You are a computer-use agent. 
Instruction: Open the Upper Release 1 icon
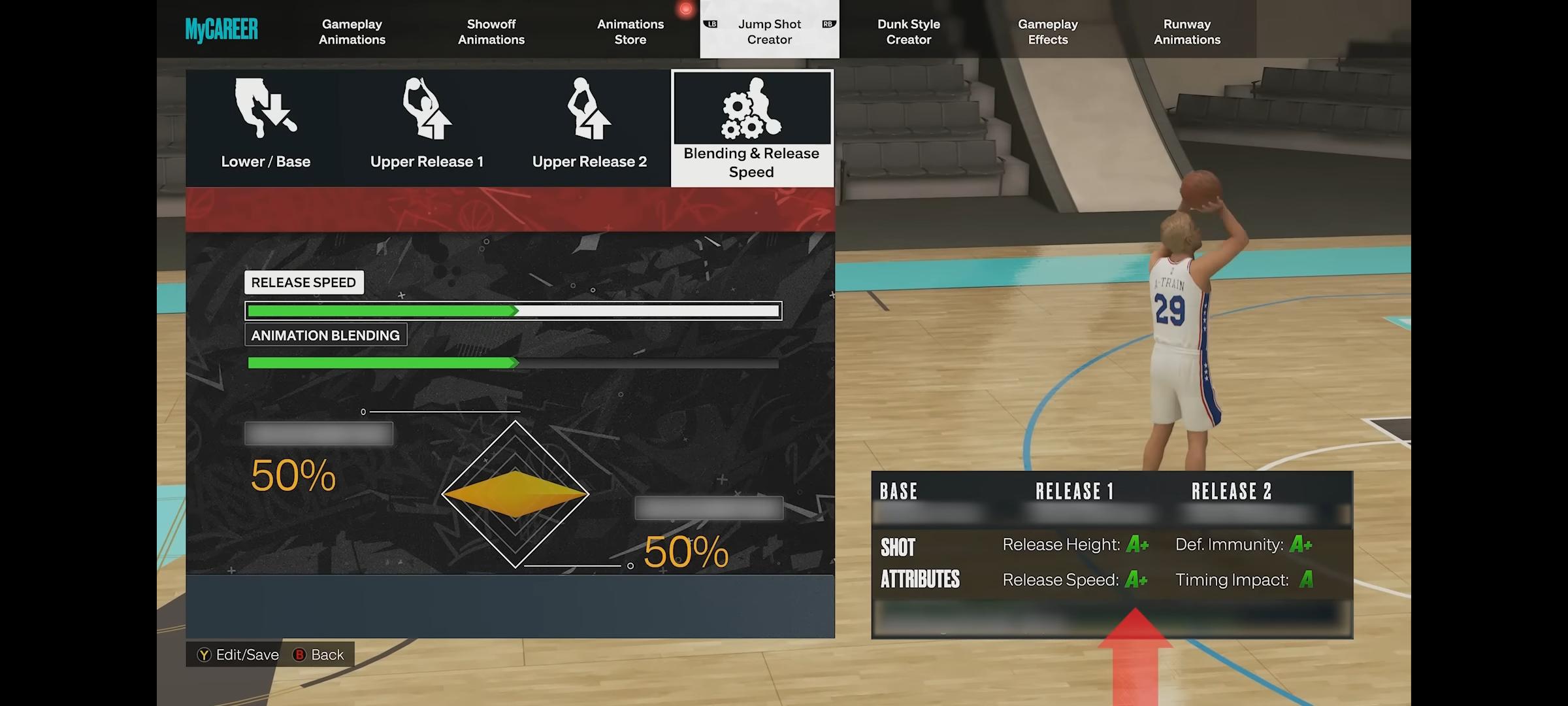(x=426, y=111)
